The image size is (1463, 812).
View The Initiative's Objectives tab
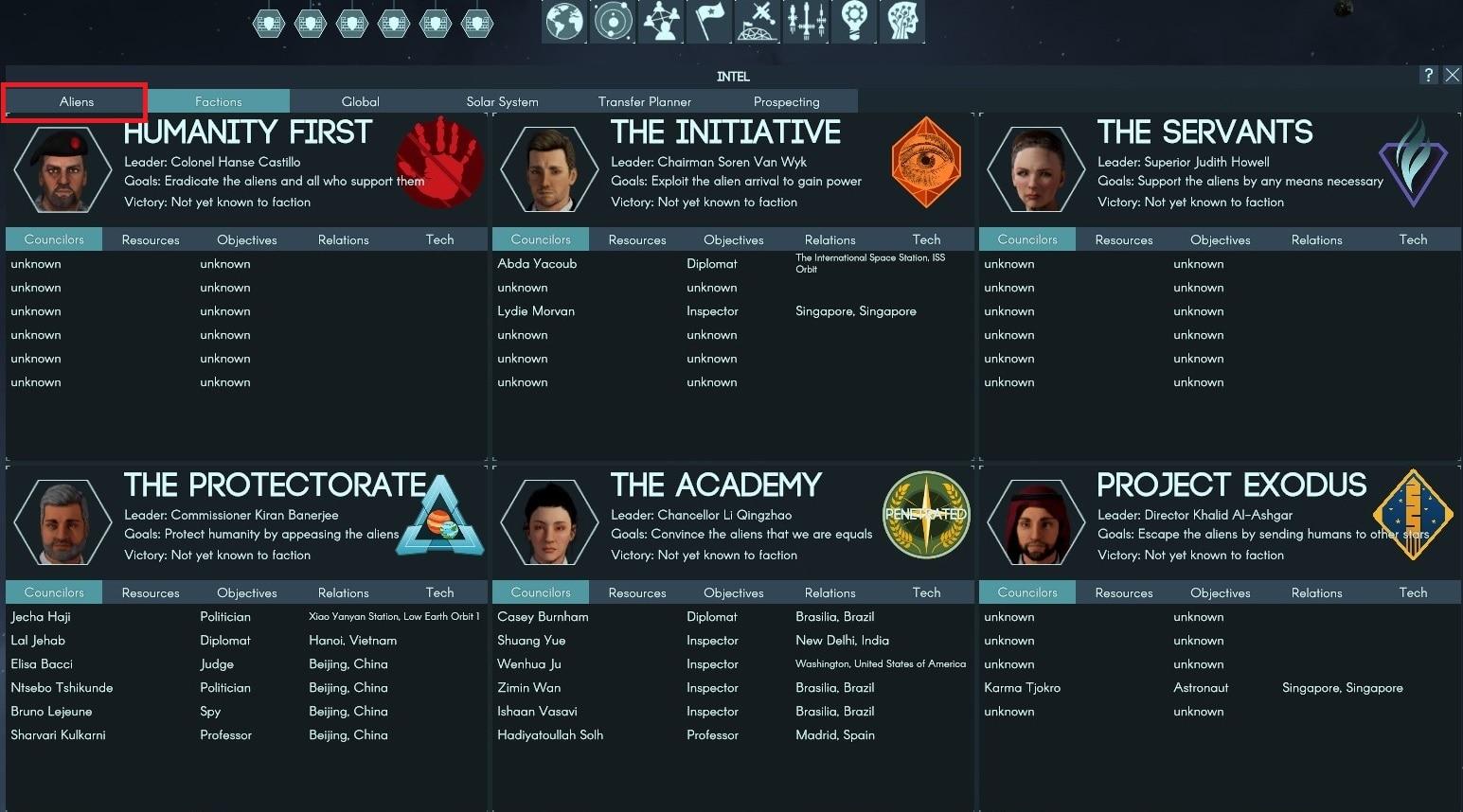point(733,240)
